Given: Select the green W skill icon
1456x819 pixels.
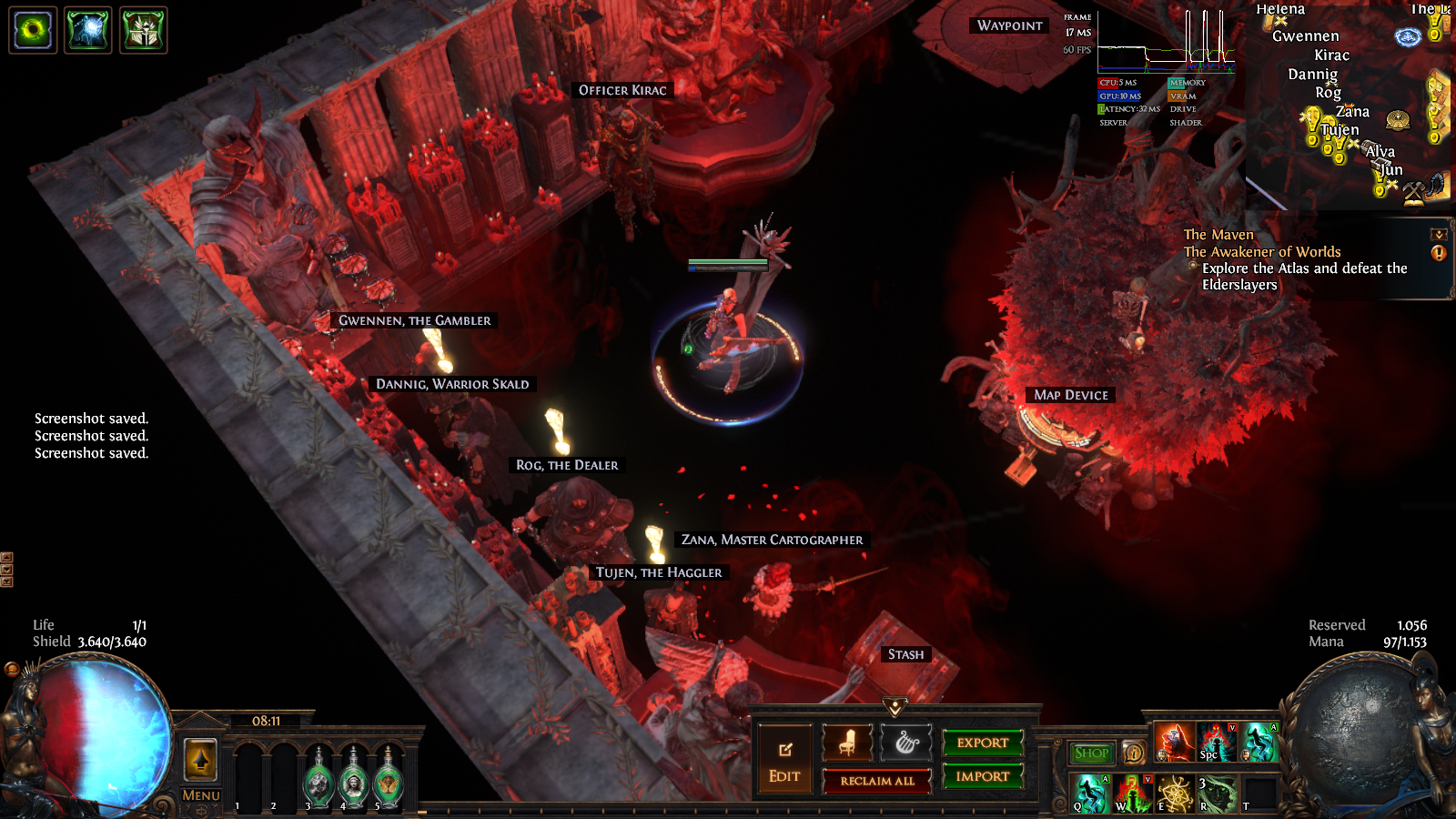Looking at the screenshot, I should [1132, 793].
